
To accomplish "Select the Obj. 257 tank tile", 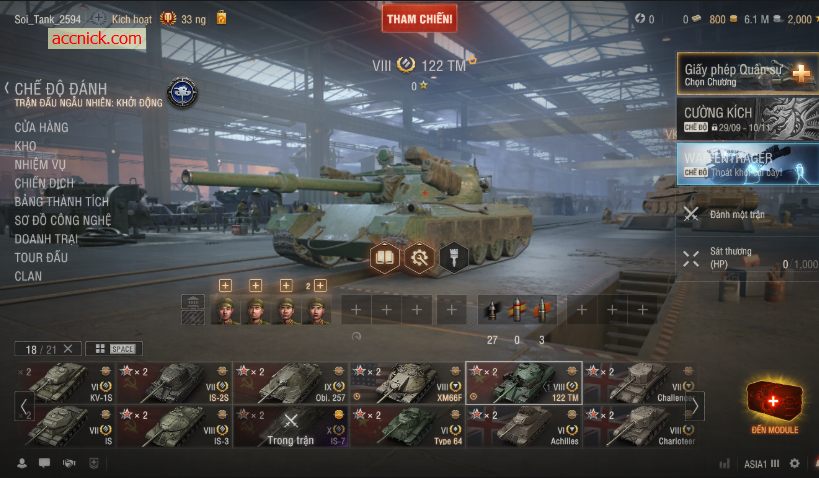I will [290, 383].
